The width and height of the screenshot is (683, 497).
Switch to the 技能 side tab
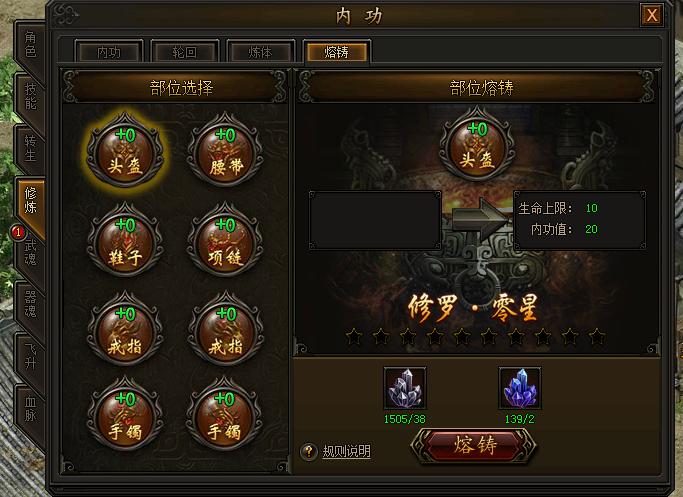click(30, 95)
